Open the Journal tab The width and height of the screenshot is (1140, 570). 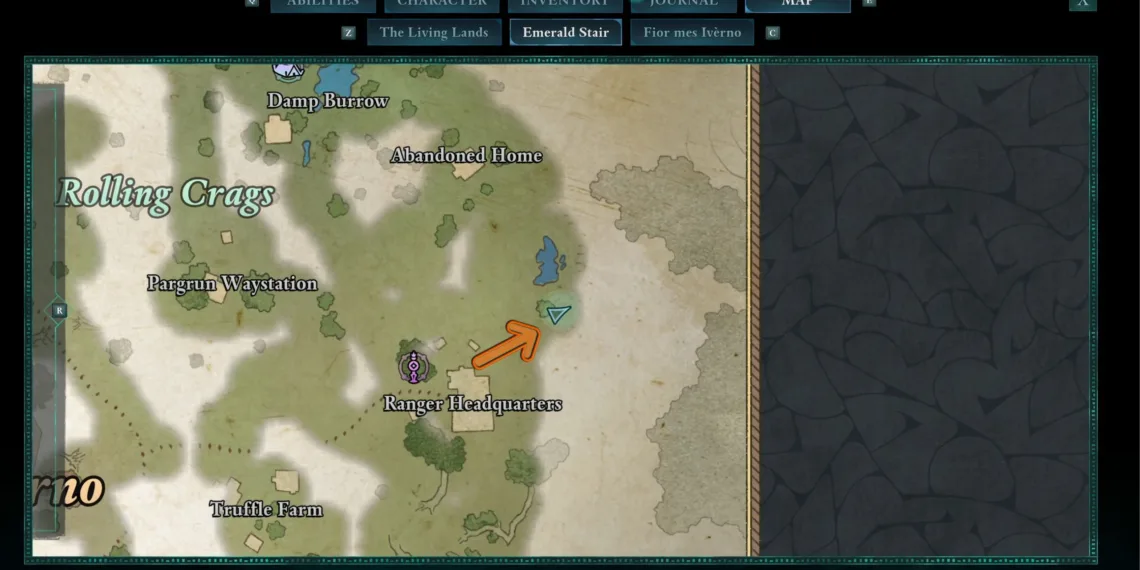tap(684, 4)
